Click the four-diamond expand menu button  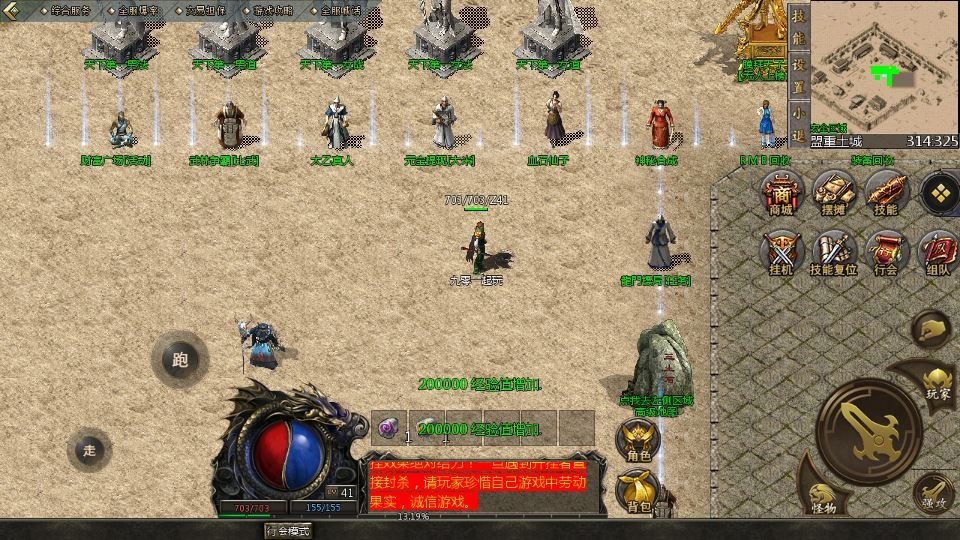click(939, 192)
